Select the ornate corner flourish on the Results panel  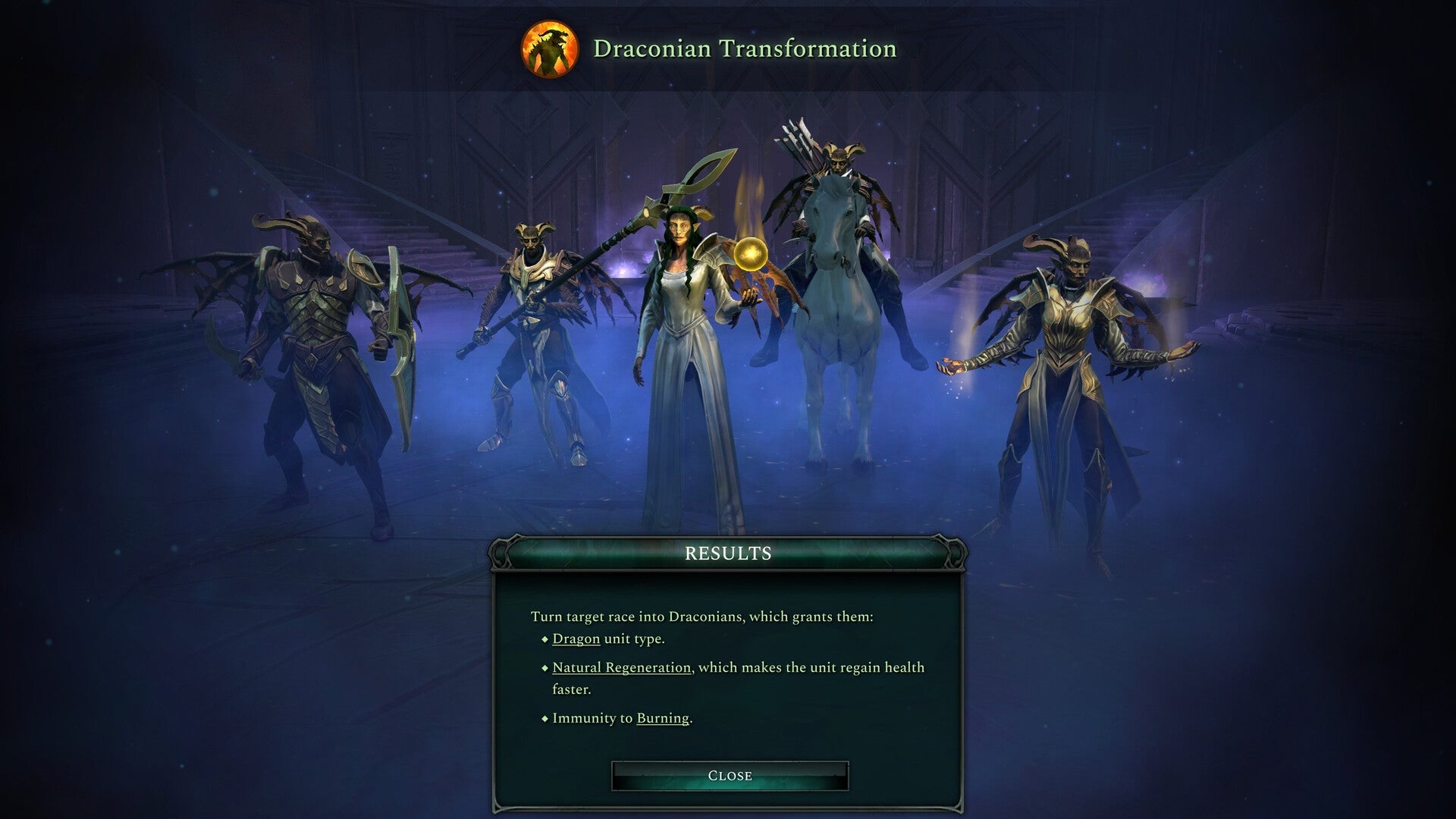(502, 554)
